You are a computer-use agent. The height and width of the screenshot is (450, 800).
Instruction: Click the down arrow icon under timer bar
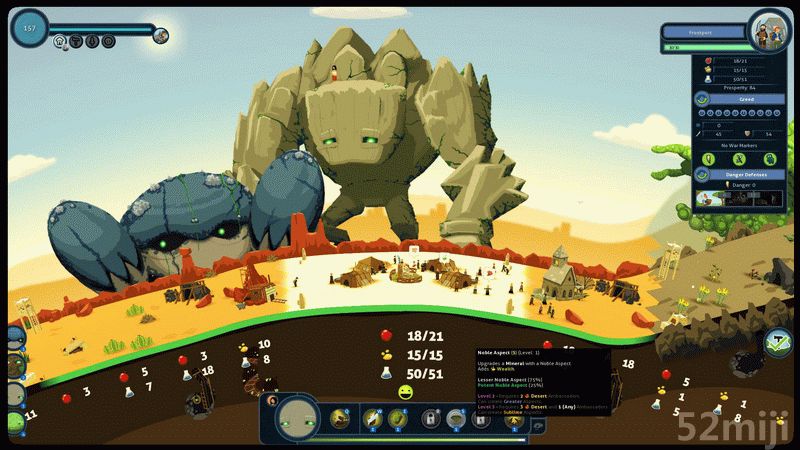[x=92, y=42]
